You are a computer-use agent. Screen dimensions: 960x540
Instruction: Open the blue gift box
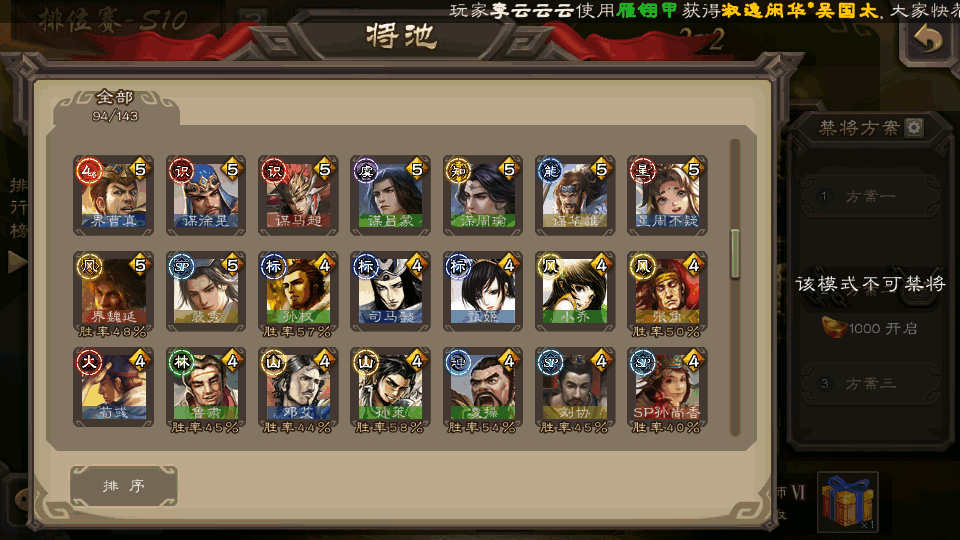click(847, 501)
